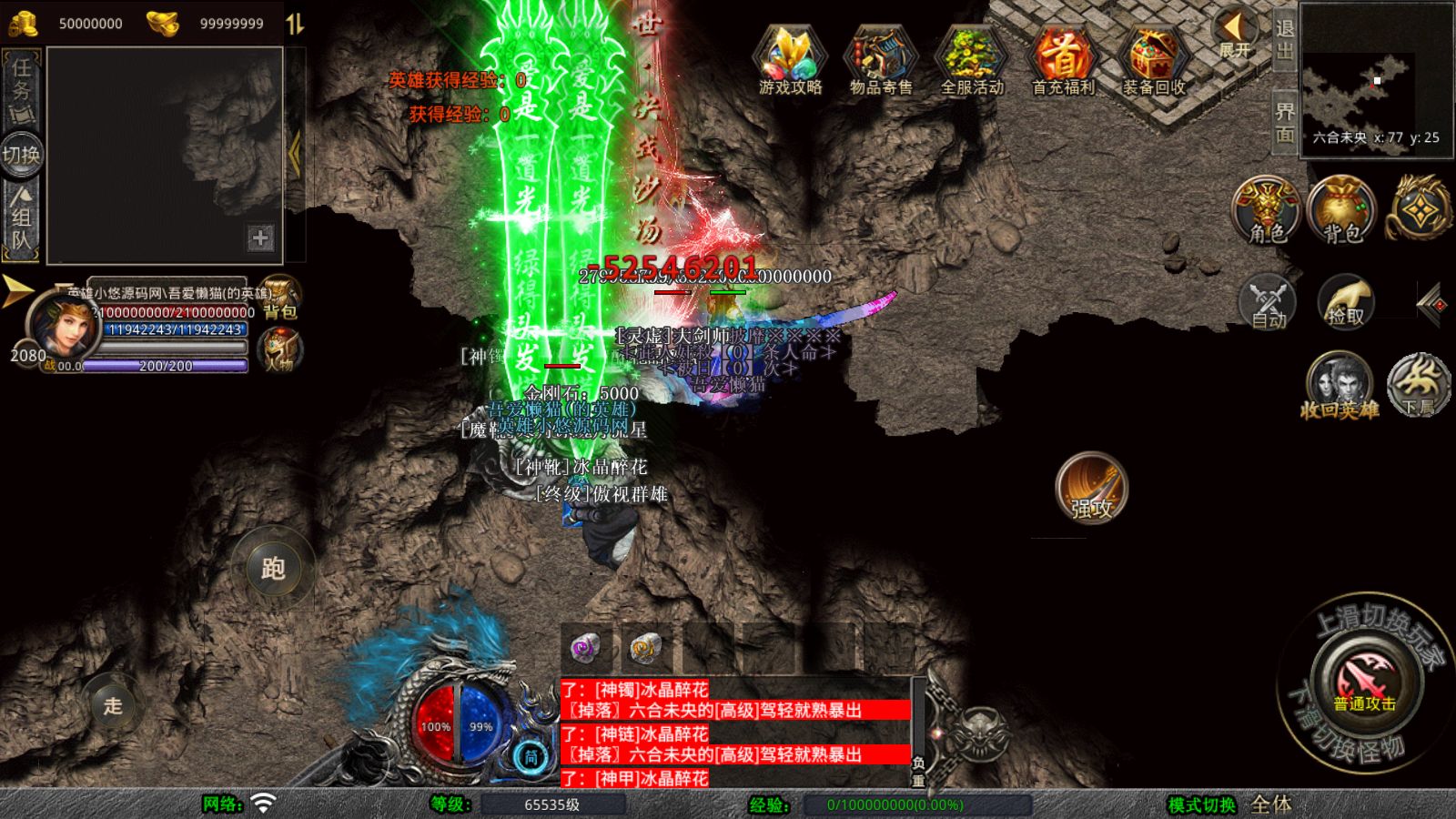Image resolution: width=1456 pixels, height=819 pixels.
Task: Open the 游戏攻略 game guide icon
Action: point(790,60)
